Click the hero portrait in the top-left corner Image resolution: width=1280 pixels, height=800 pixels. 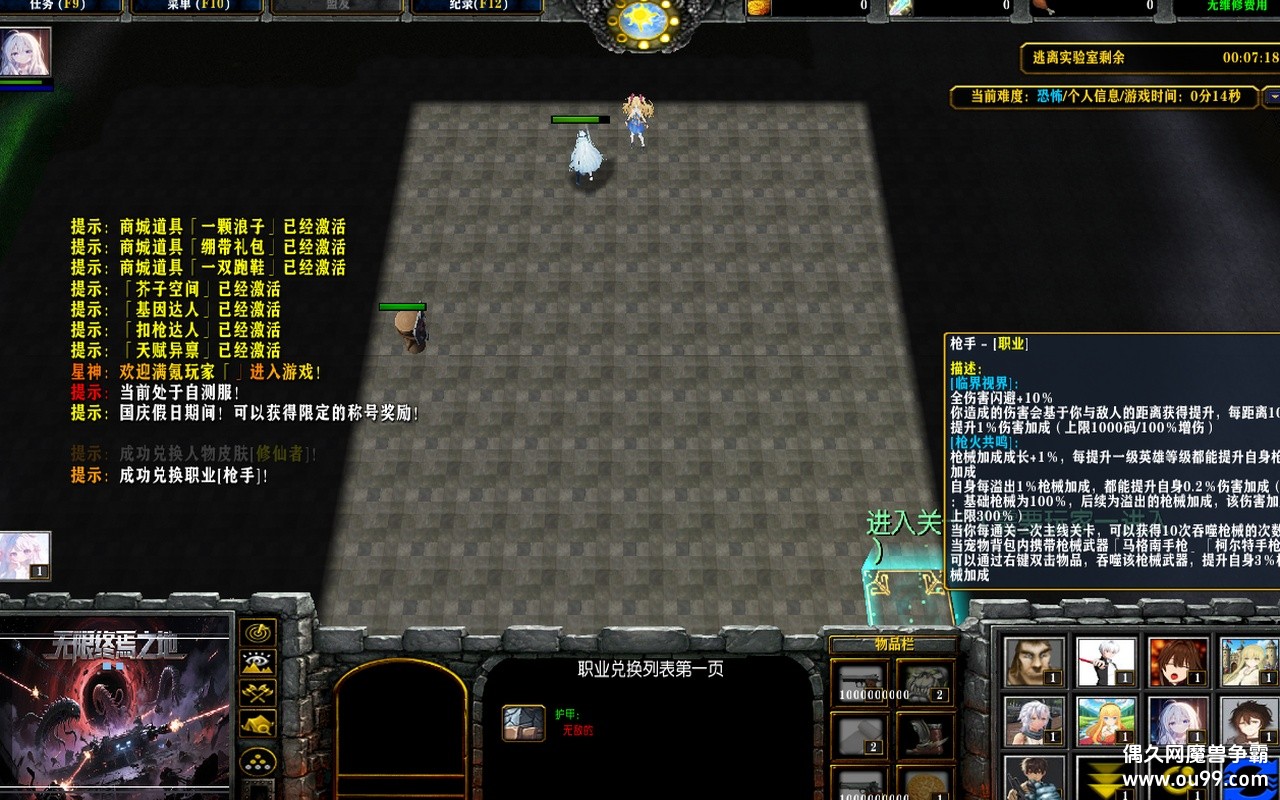coord(22,48)
